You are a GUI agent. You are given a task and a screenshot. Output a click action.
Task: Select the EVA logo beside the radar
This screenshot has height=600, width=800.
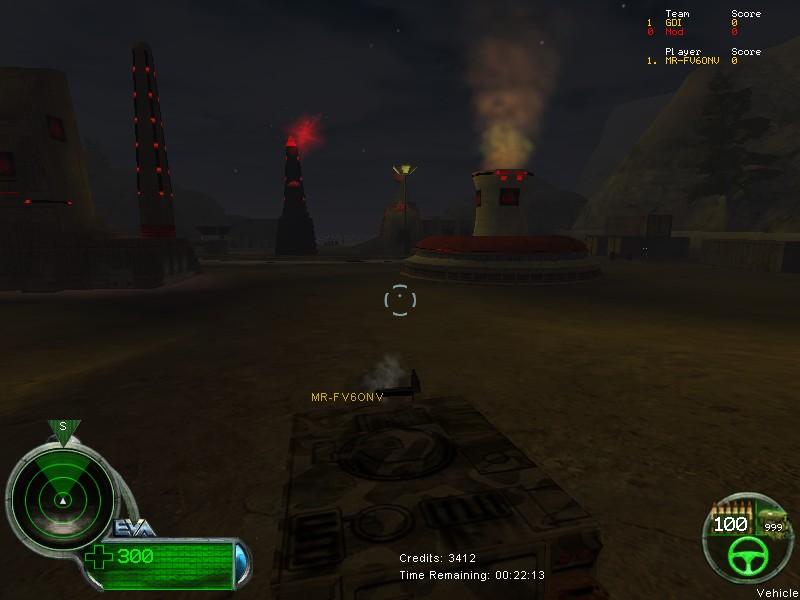pyautogui.click(x=134, y=529)
